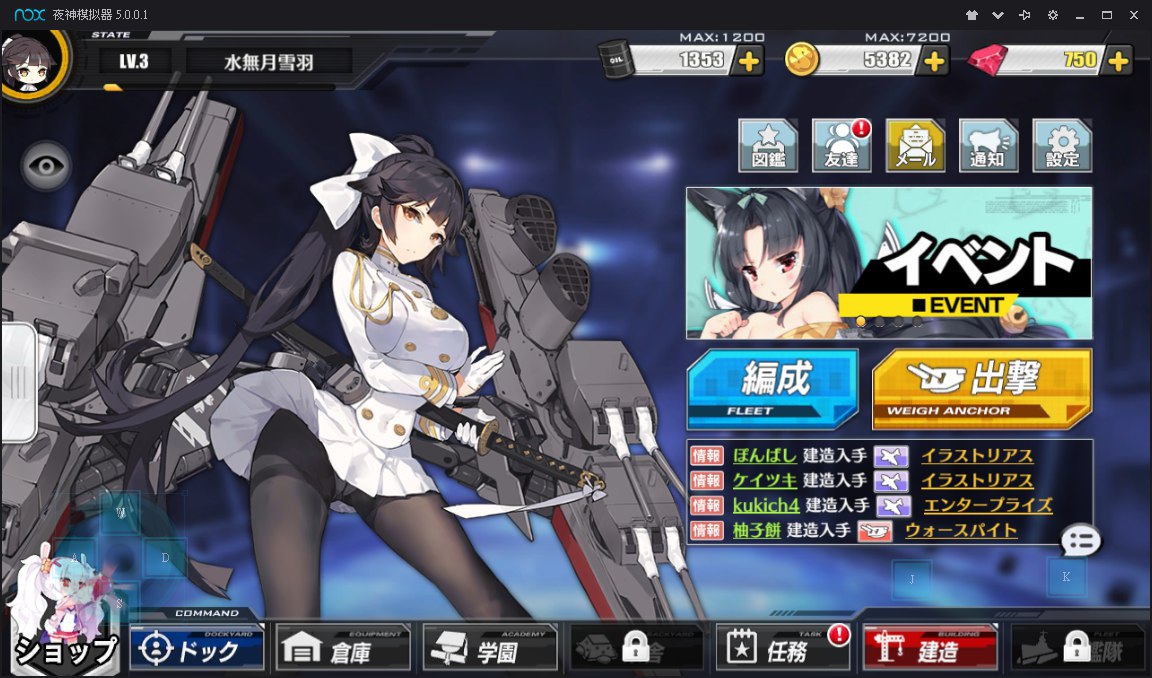Check the メール mailbox
The width and height of the screenshot is (1152, 678).
click(x=915, y=146)
